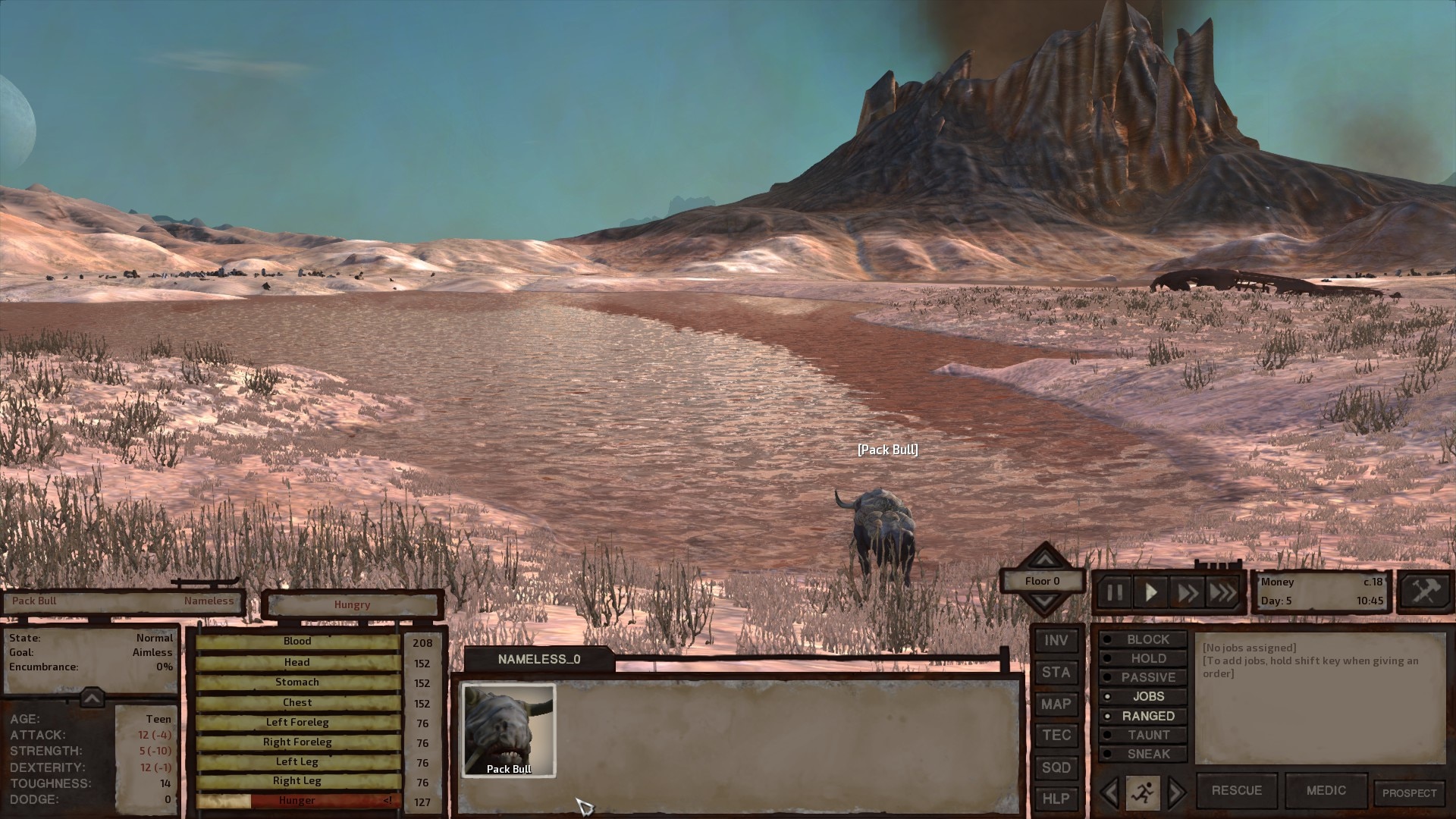Open the HLP help panel
1456x819 pixels.
[x=1056, y=799]
